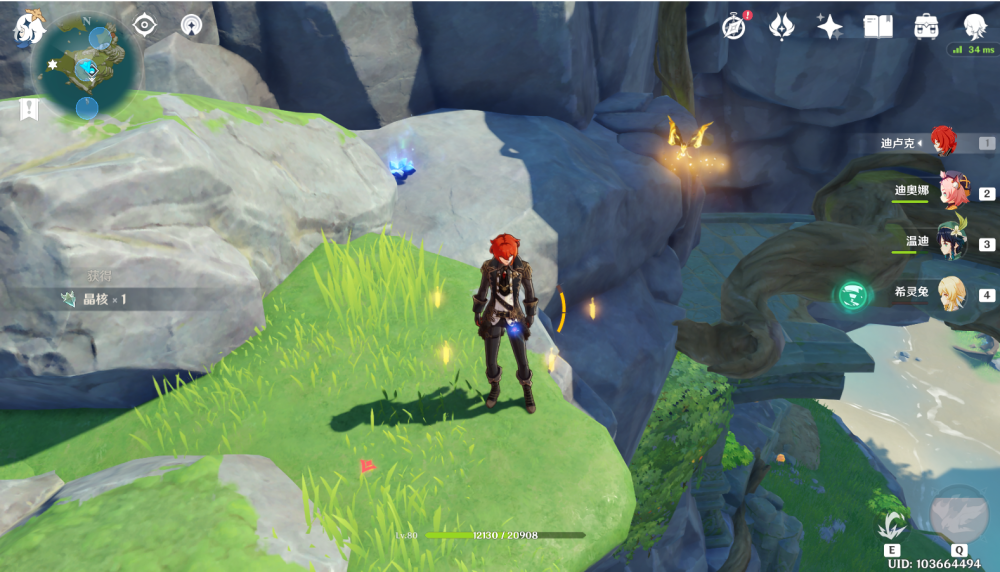
Task: Open the Wish star icon
Action: 829,27
